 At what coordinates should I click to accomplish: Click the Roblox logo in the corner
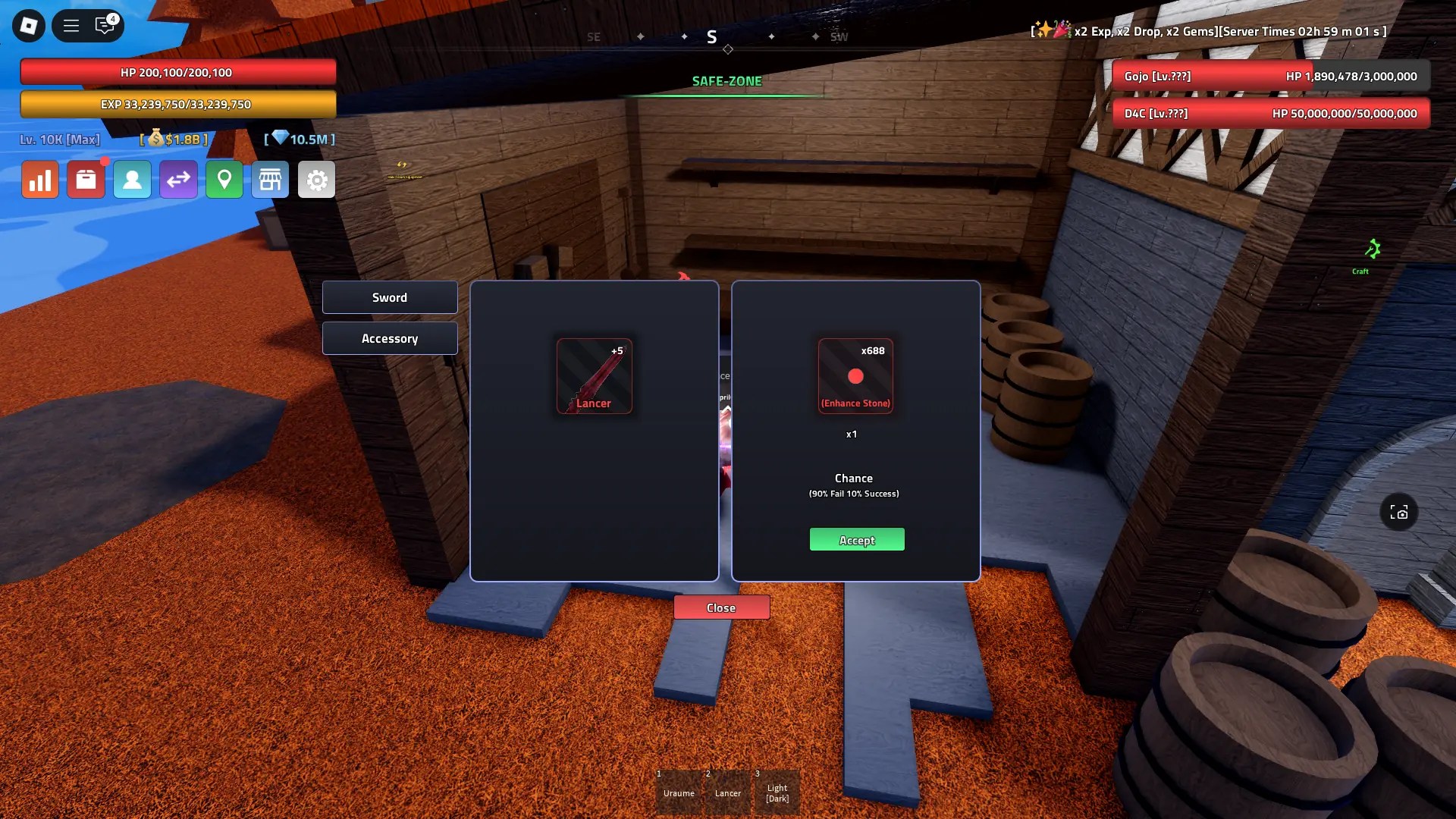coord(27,25)
